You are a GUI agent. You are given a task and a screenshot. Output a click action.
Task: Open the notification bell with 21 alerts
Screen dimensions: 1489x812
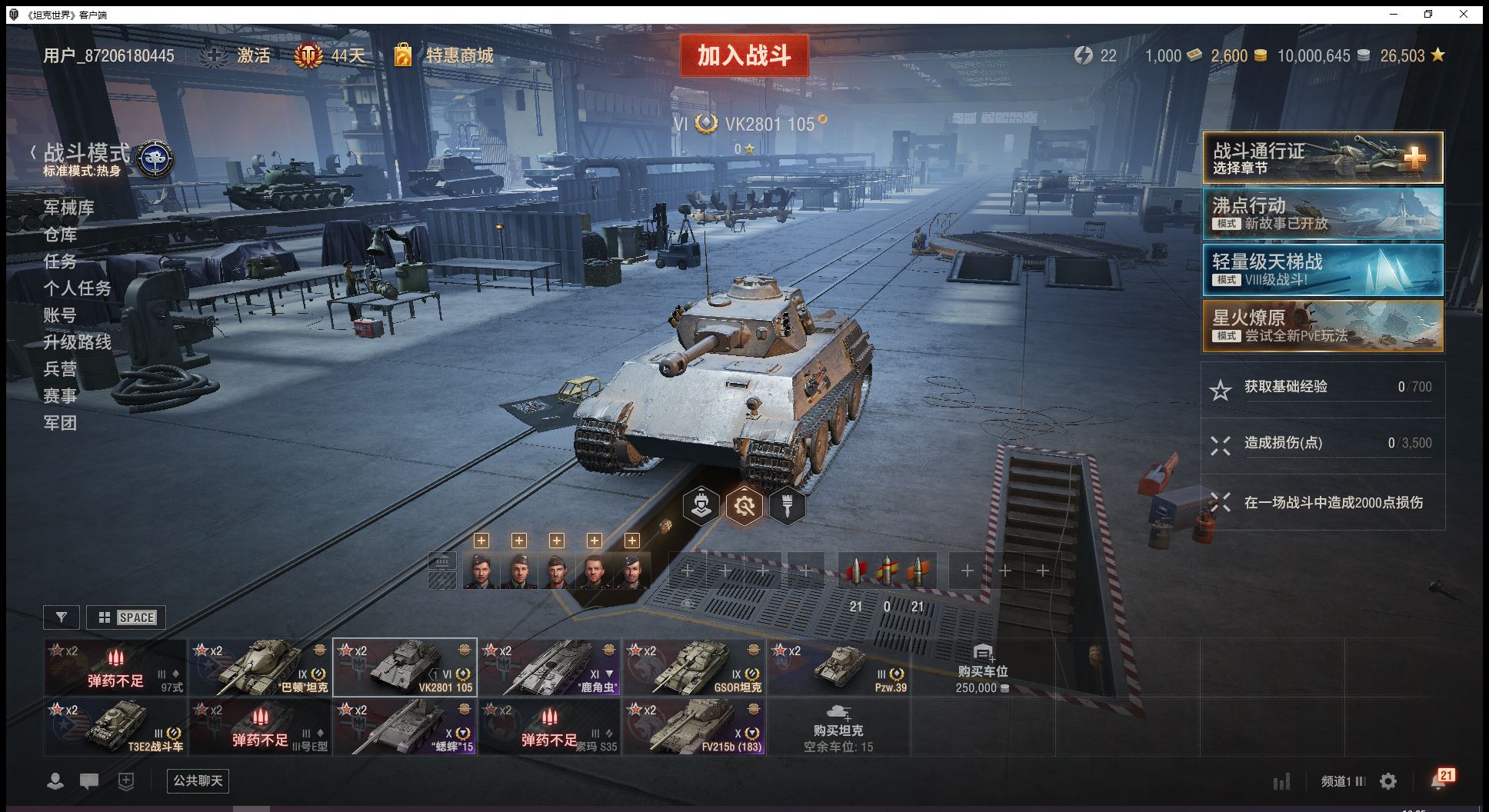1440,780
